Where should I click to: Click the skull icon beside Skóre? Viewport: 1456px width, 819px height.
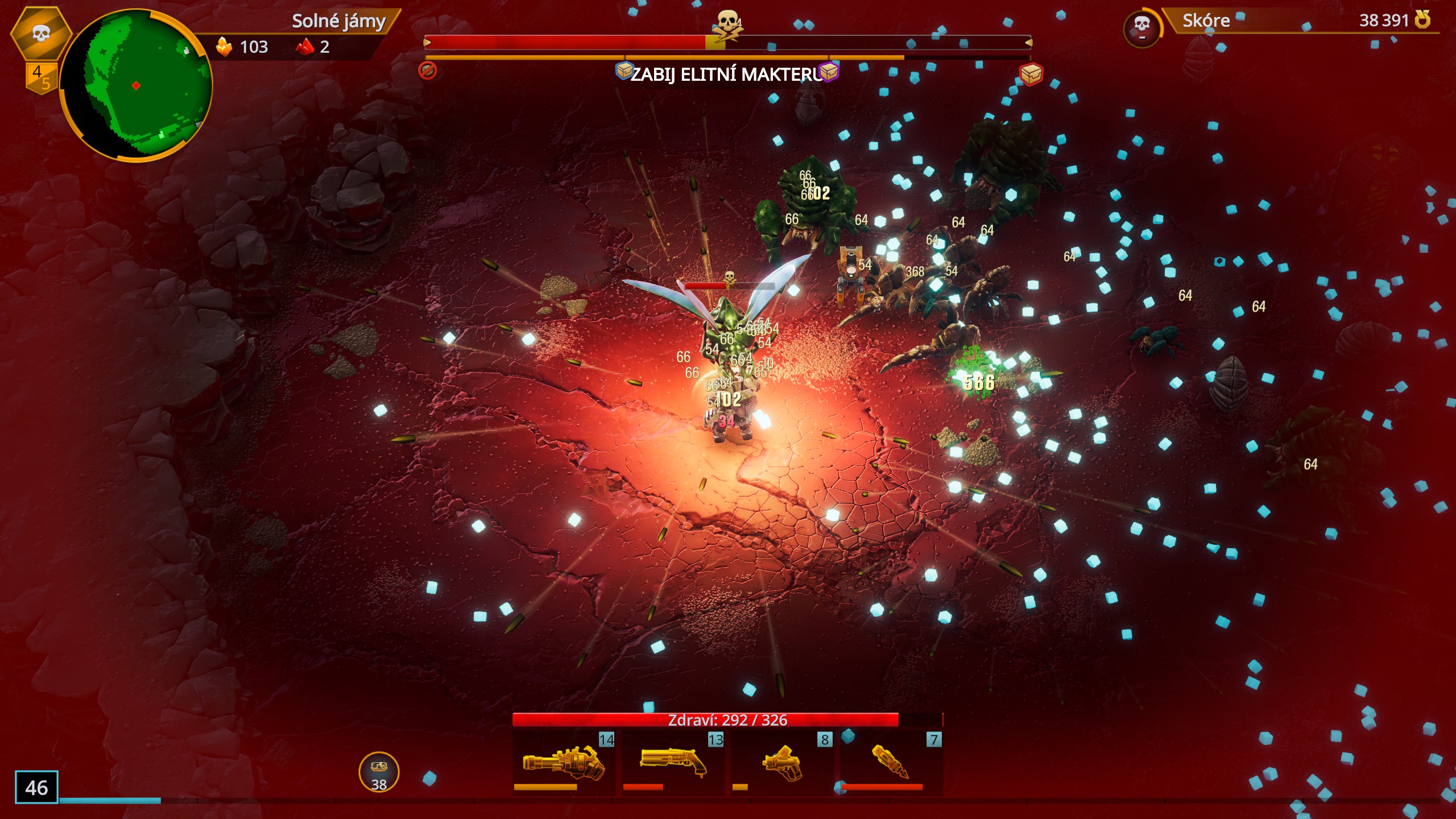click(1141, 26)
